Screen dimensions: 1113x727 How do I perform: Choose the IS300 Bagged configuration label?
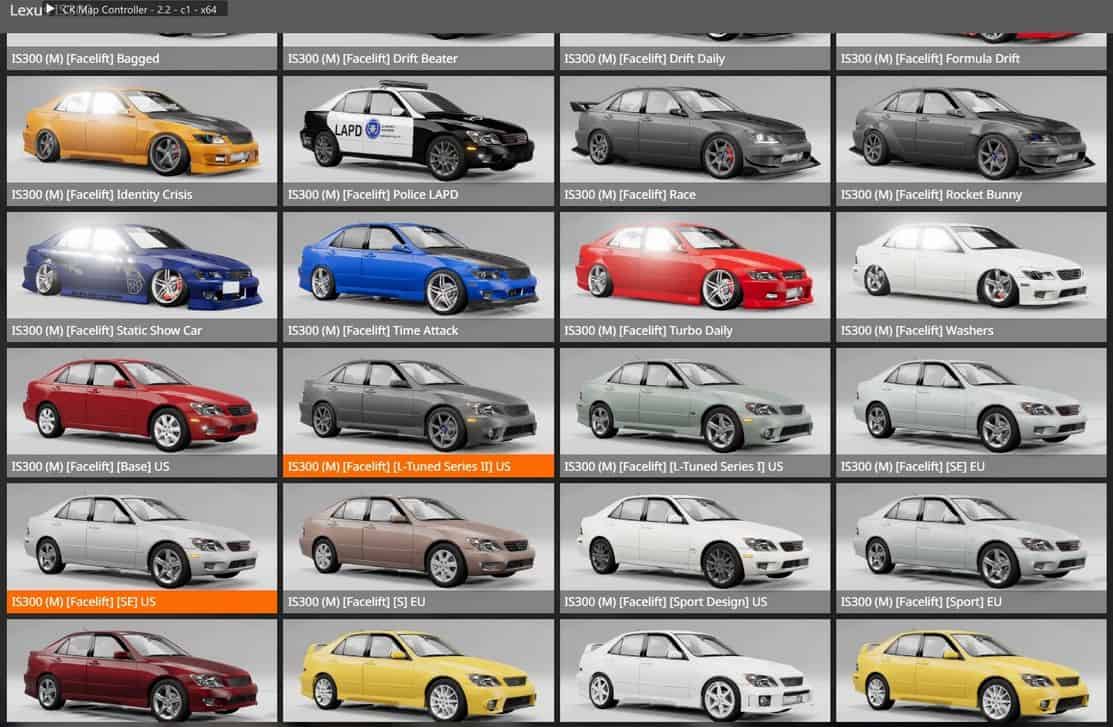click(86, 59)
